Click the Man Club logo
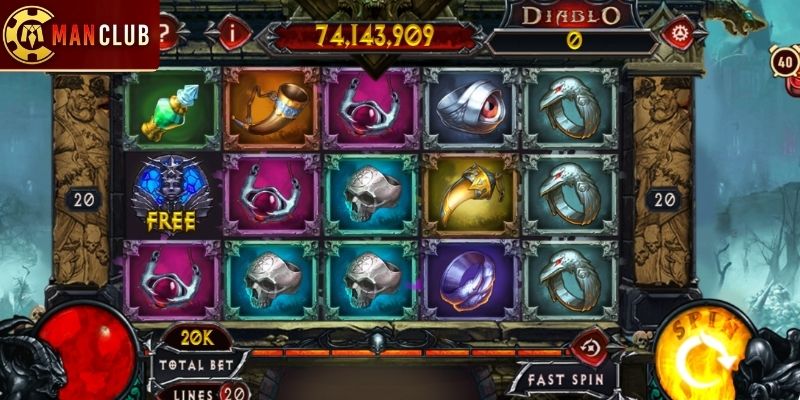 click(78, 35)
